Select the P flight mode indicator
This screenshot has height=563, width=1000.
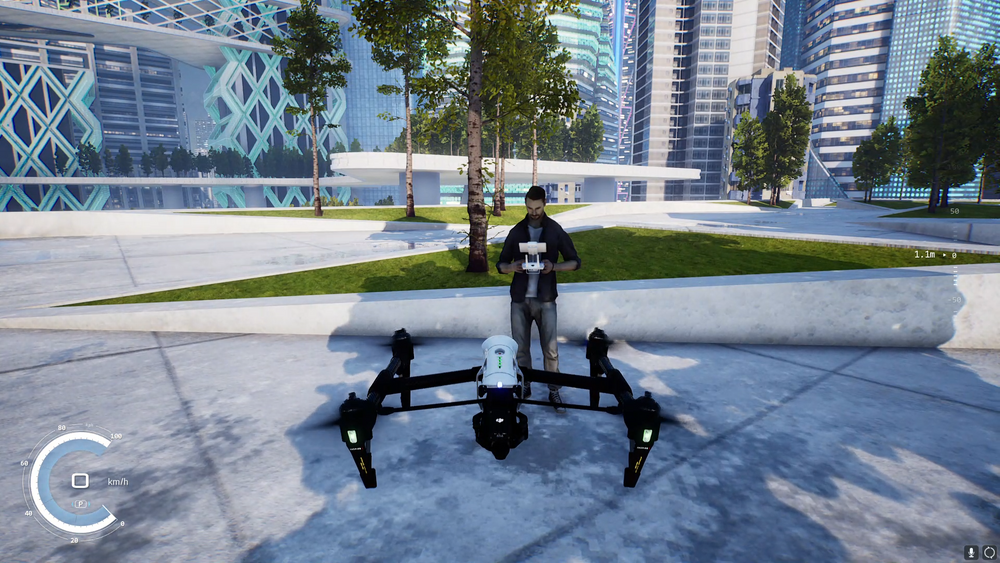coord(80,503)
